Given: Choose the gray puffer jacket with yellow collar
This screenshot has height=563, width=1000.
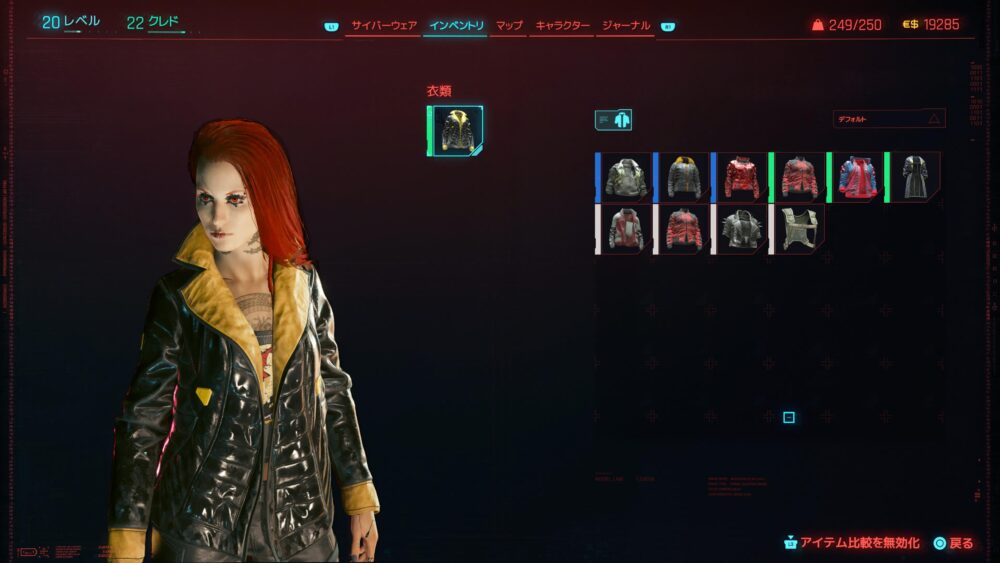Looking at the screenshot, I should [x=685, y=177].
